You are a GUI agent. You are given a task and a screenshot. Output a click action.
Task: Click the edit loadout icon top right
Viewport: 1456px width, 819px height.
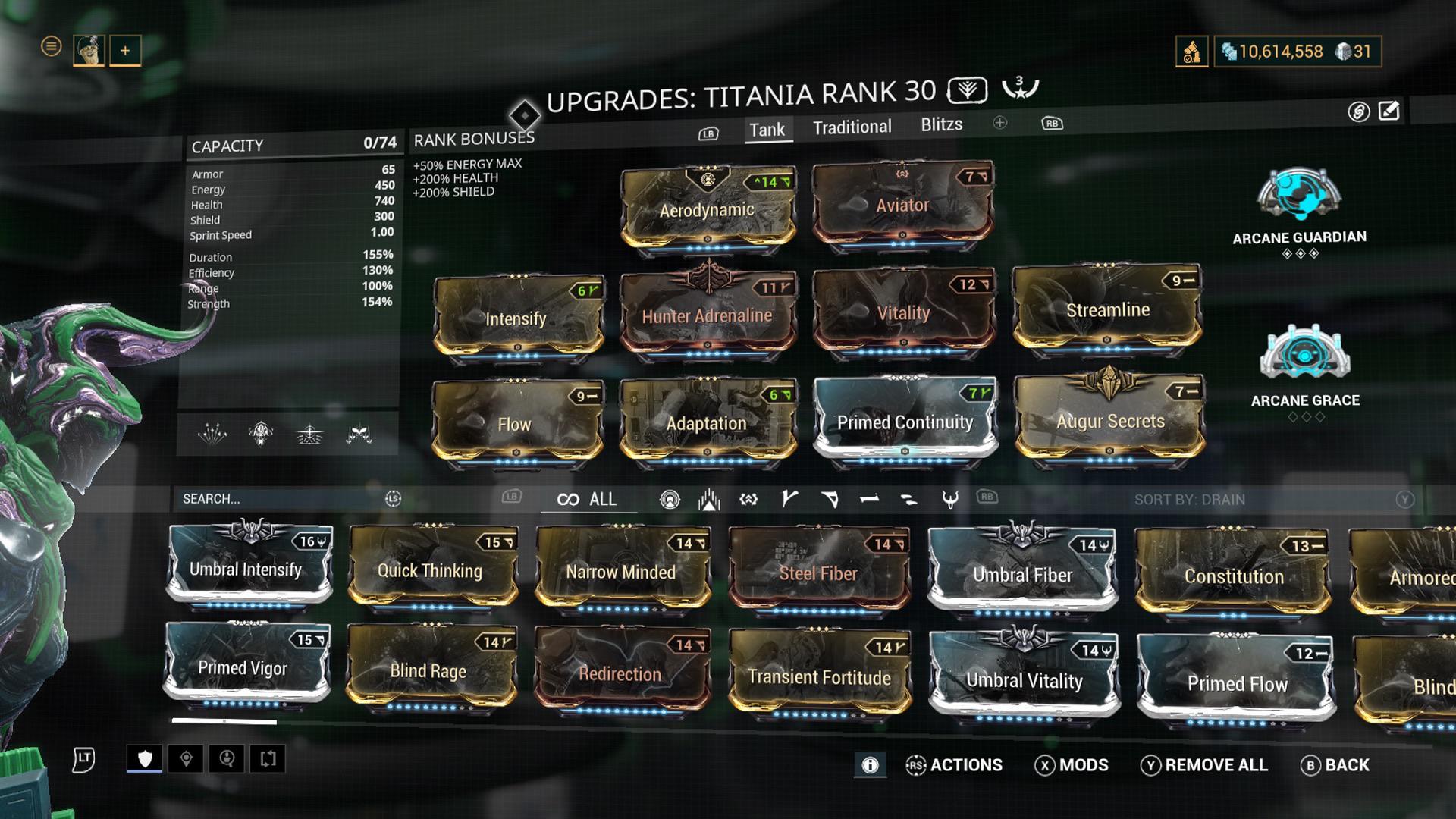click(x=1388, y=112)
